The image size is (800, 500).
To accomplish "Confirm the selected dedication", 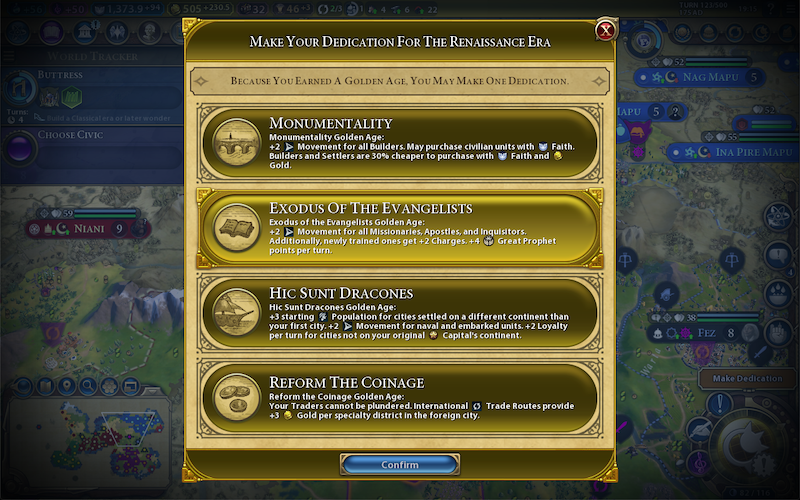I will point(400,465).
